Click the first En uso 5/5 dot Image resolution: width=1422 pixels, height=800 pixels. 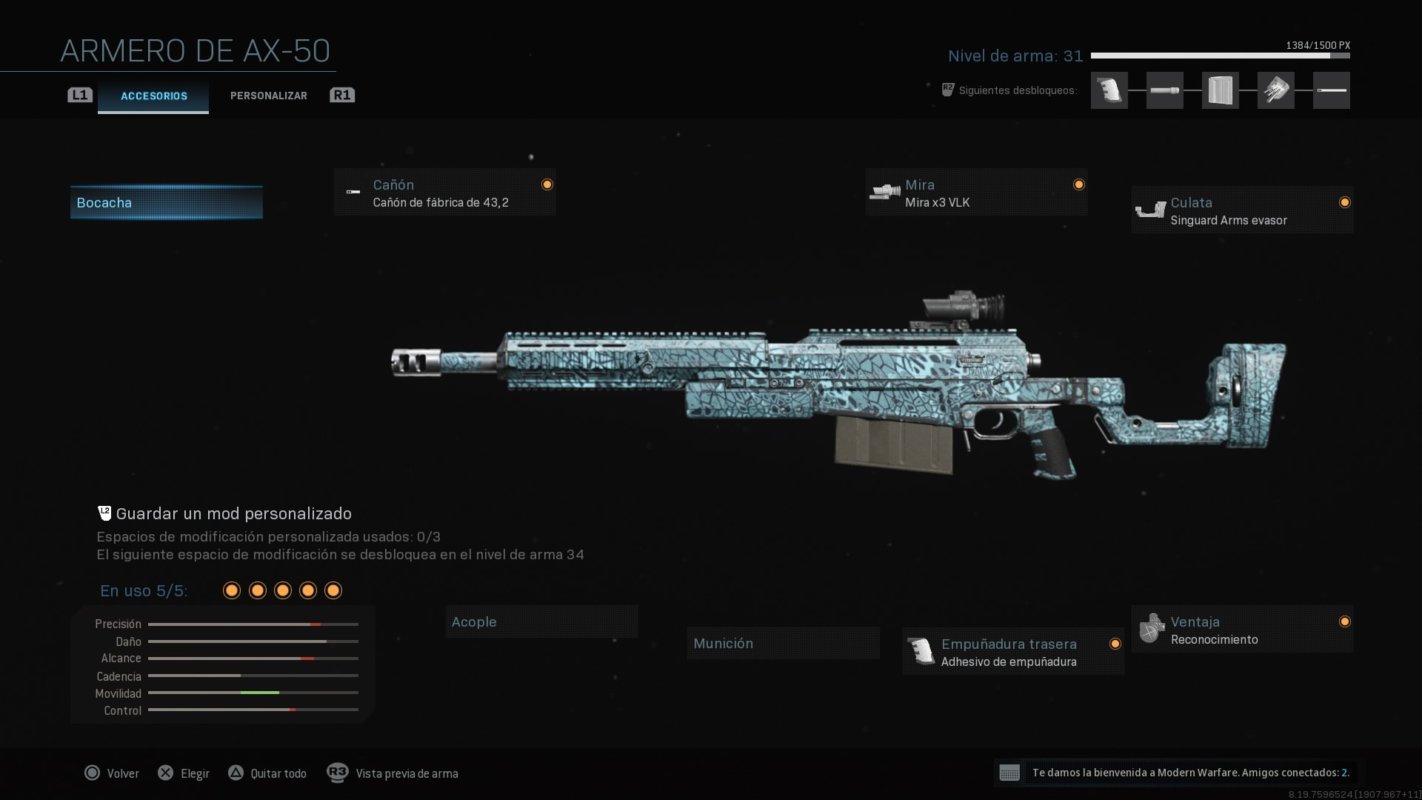[x=231, y=590]
